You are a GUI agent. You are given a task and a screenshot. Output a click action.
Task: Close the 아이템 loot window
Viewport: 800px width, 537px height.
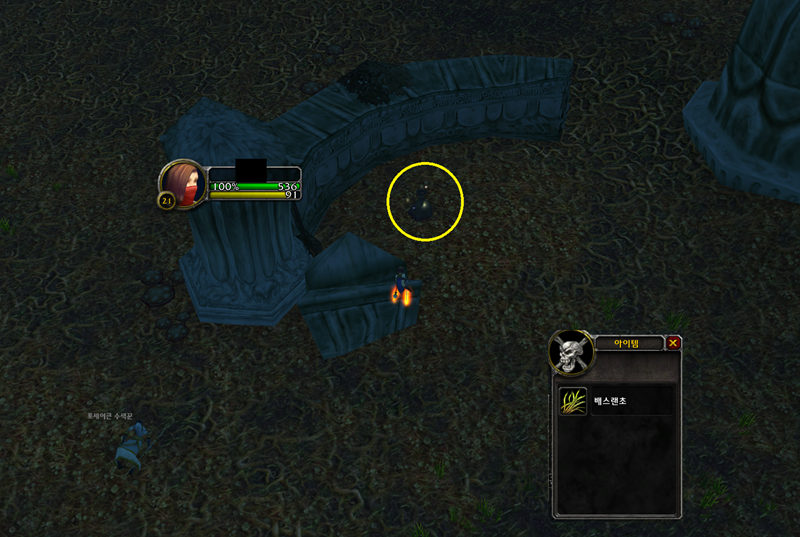pyautogui.click(x=673, y=343)
